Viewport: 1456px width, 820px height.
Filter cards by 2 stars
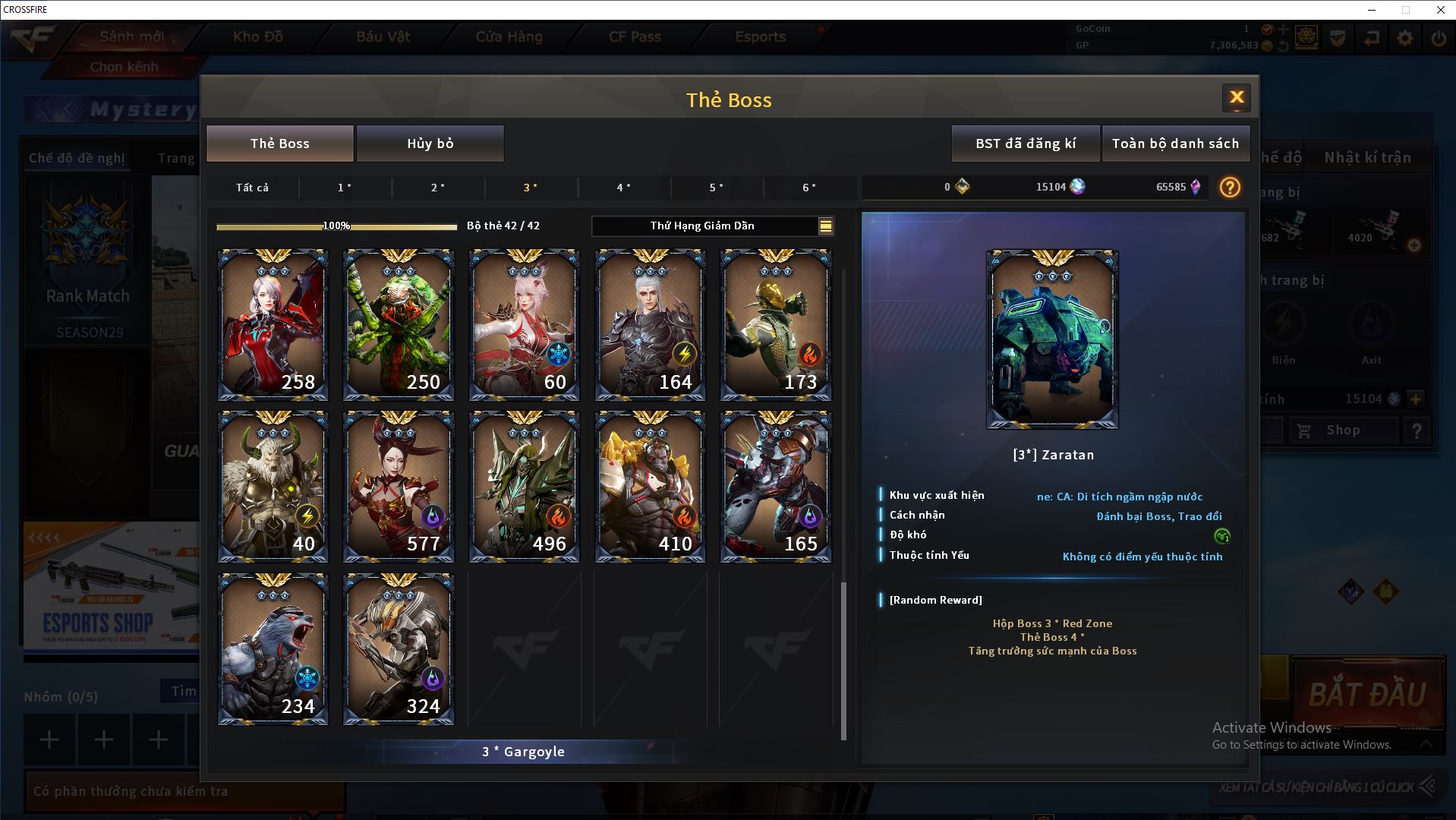[438, 188]
